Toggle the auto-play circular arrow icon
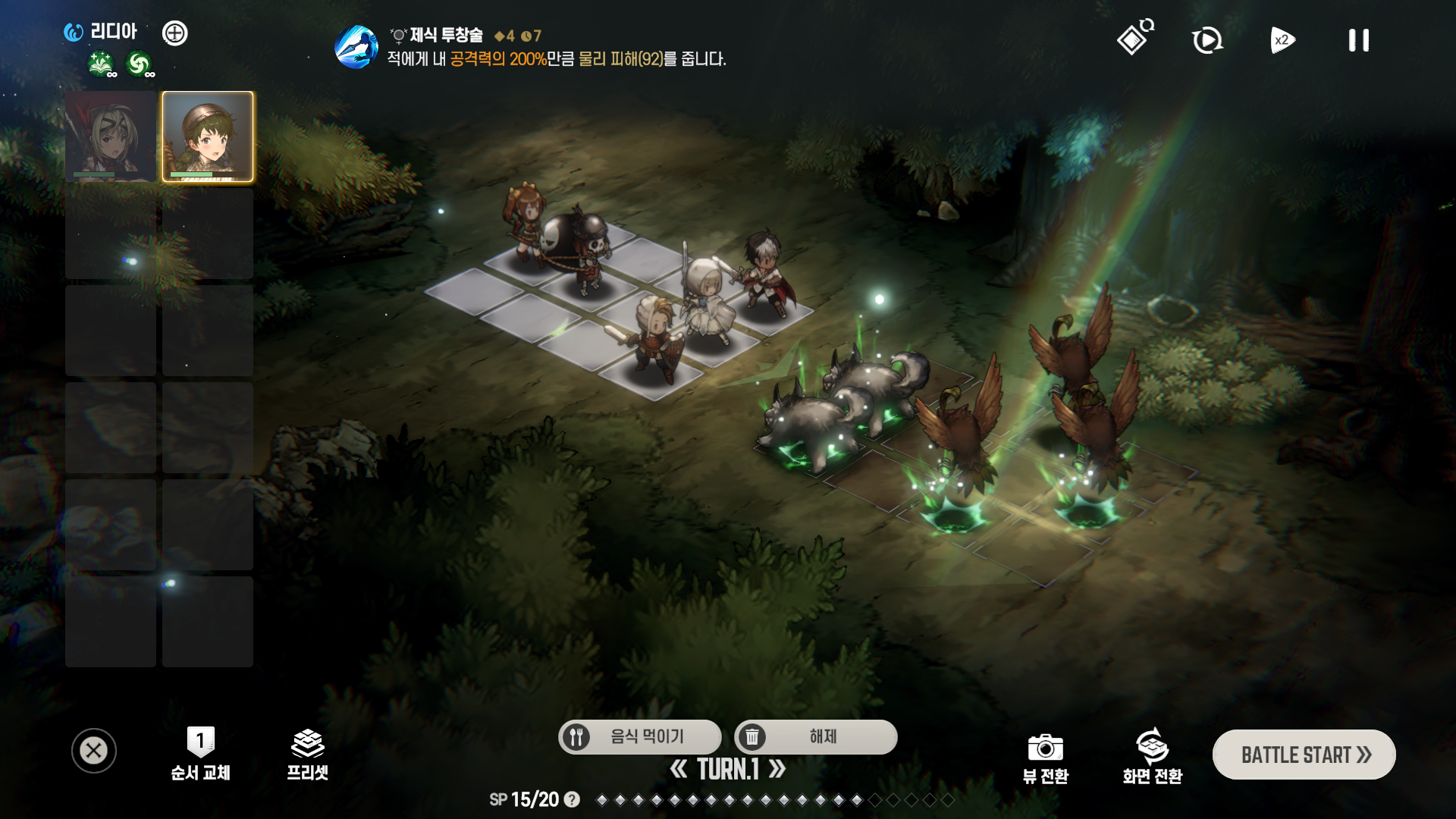This screenshot has width=1456, height=819. click(1207, 40)
